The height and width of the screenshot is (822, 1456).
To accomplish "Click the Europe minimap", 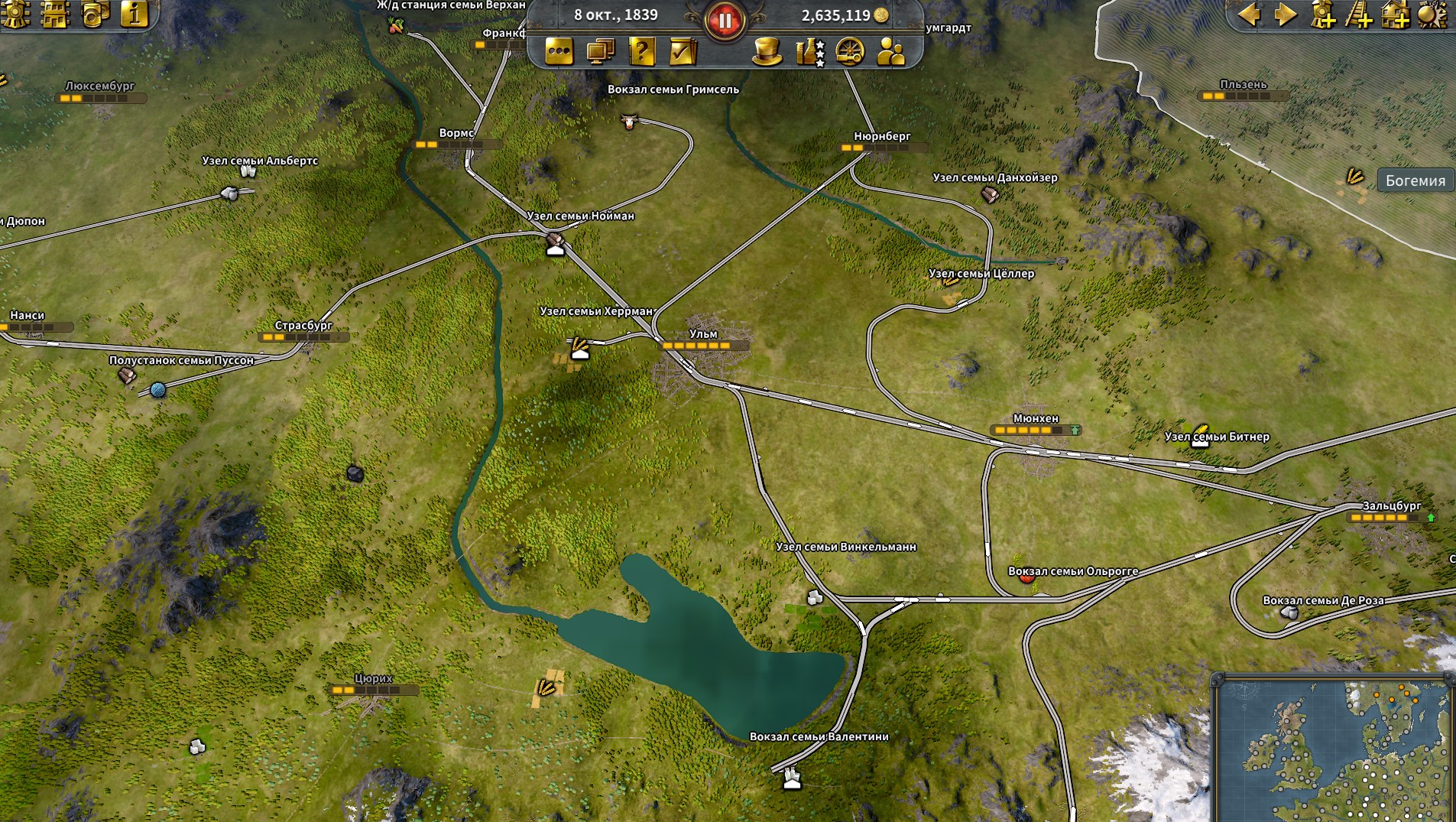I will click(1334, 749).
